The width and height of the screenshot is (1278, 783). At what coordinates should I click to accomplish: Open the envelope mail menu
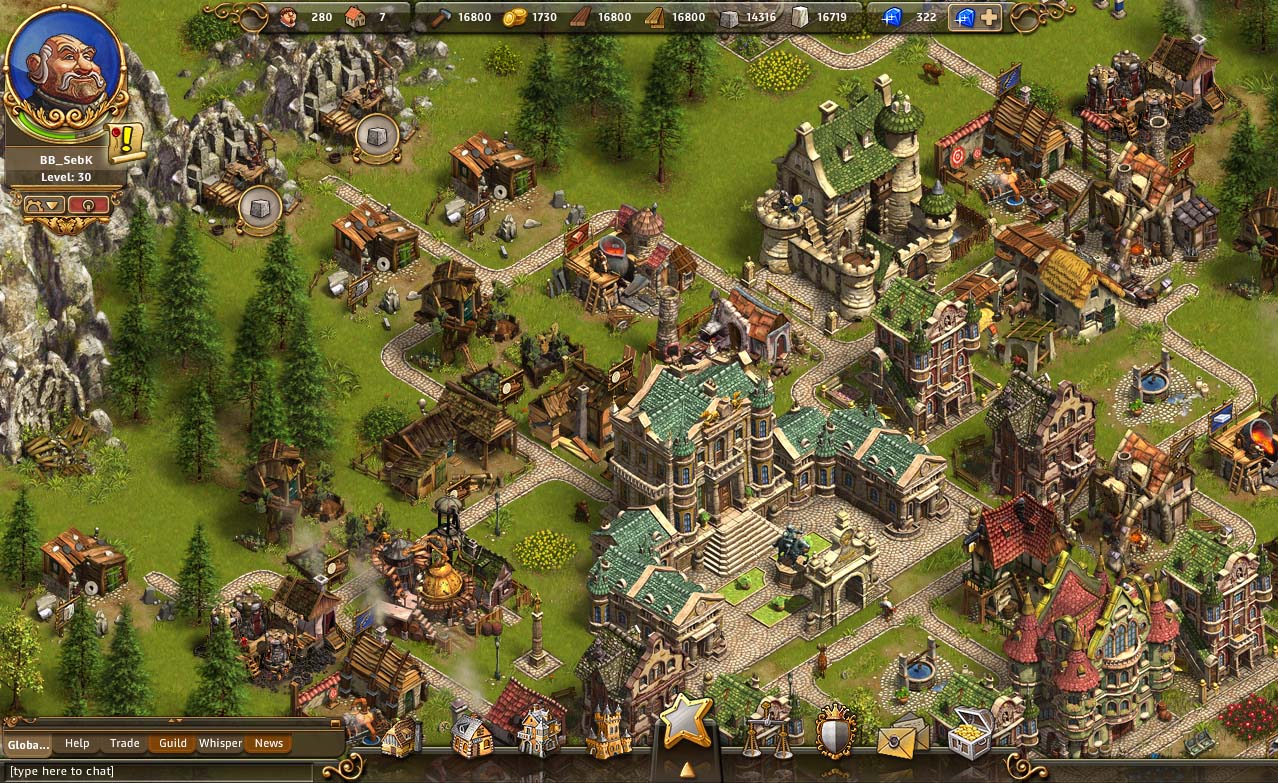[901, 739]
